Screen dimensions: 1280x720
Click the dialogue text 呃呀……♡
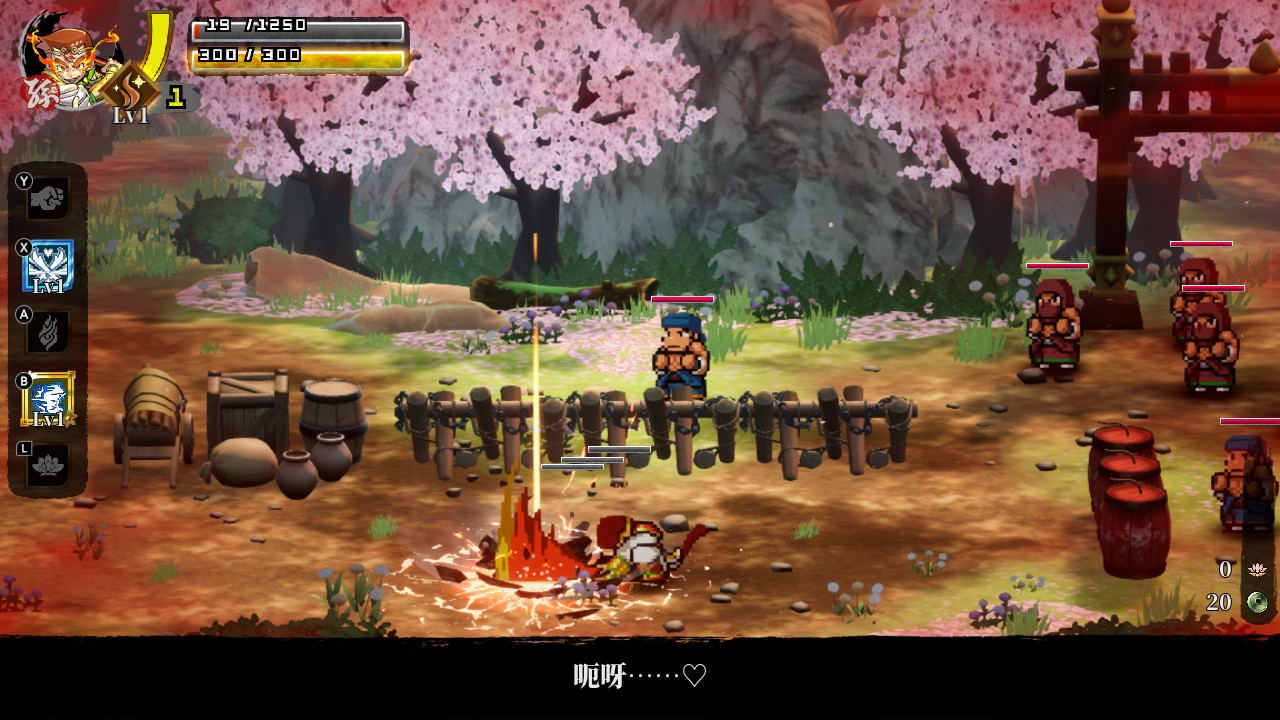(640, 676)
